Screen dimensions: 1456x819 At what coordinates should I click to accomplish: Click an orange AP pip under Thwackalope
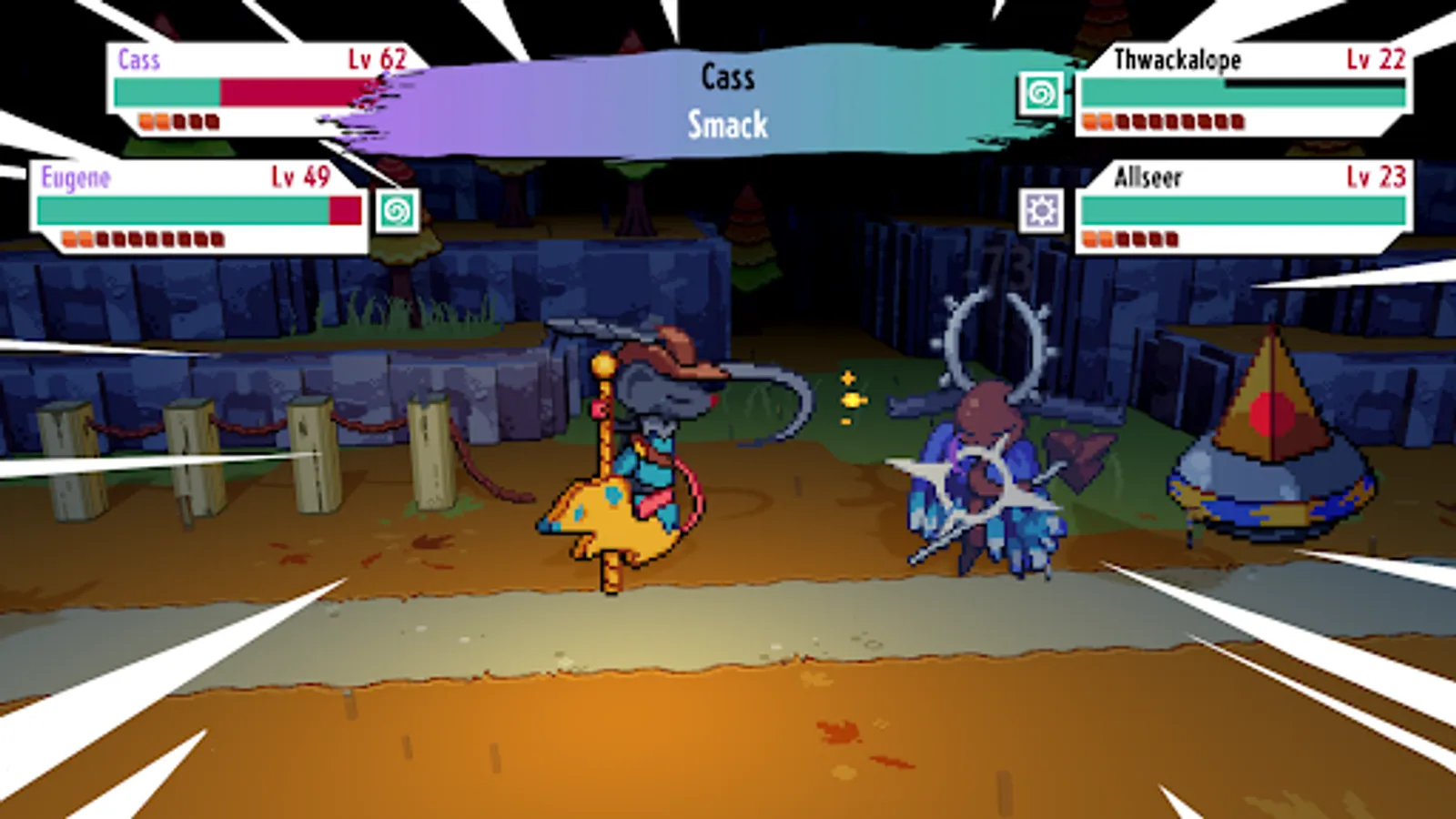point(1088,117)
